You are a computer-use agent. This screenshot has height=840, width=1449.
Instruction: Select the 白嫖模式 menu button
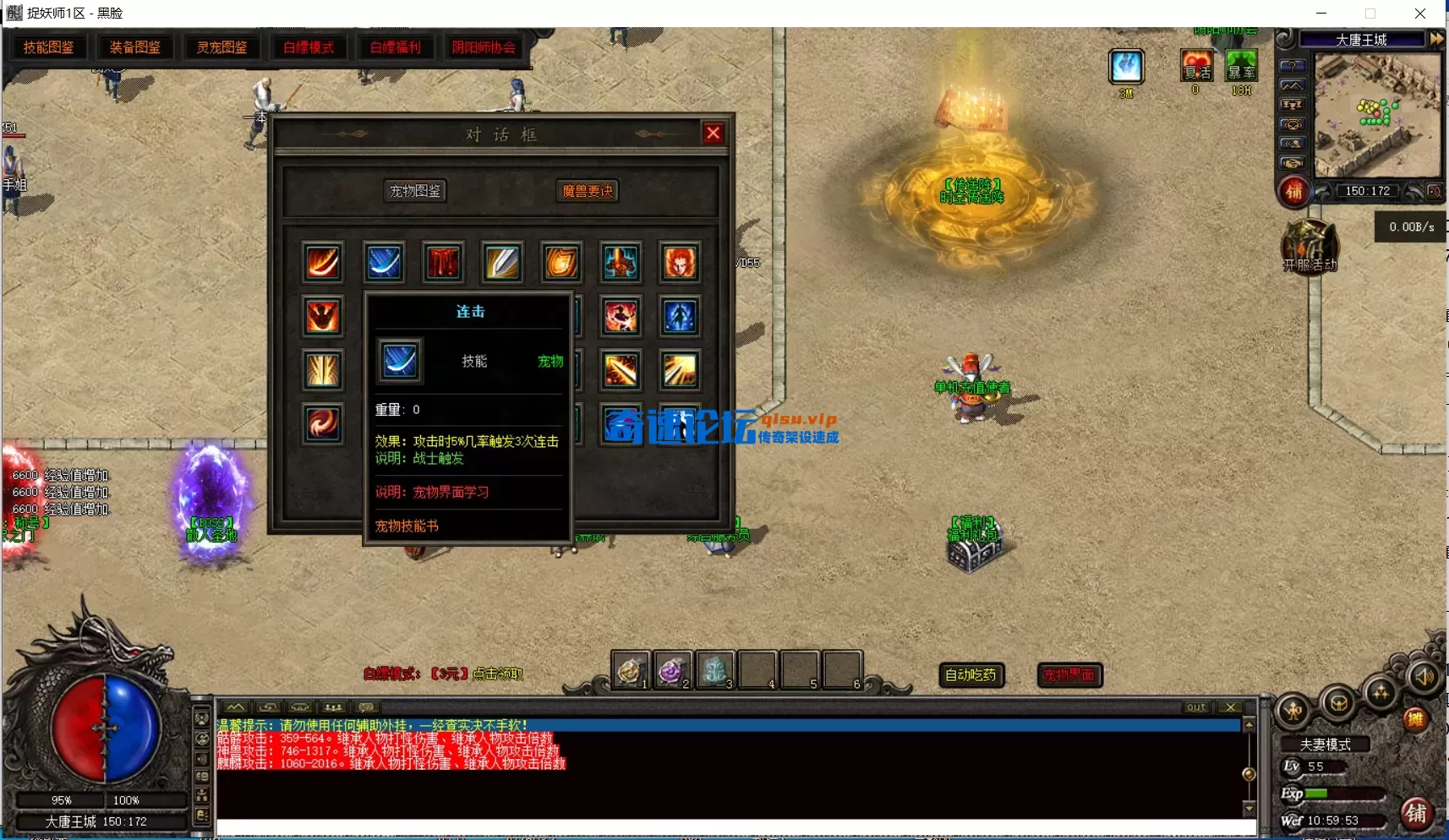pyautogui.click(x=309, y=47)
